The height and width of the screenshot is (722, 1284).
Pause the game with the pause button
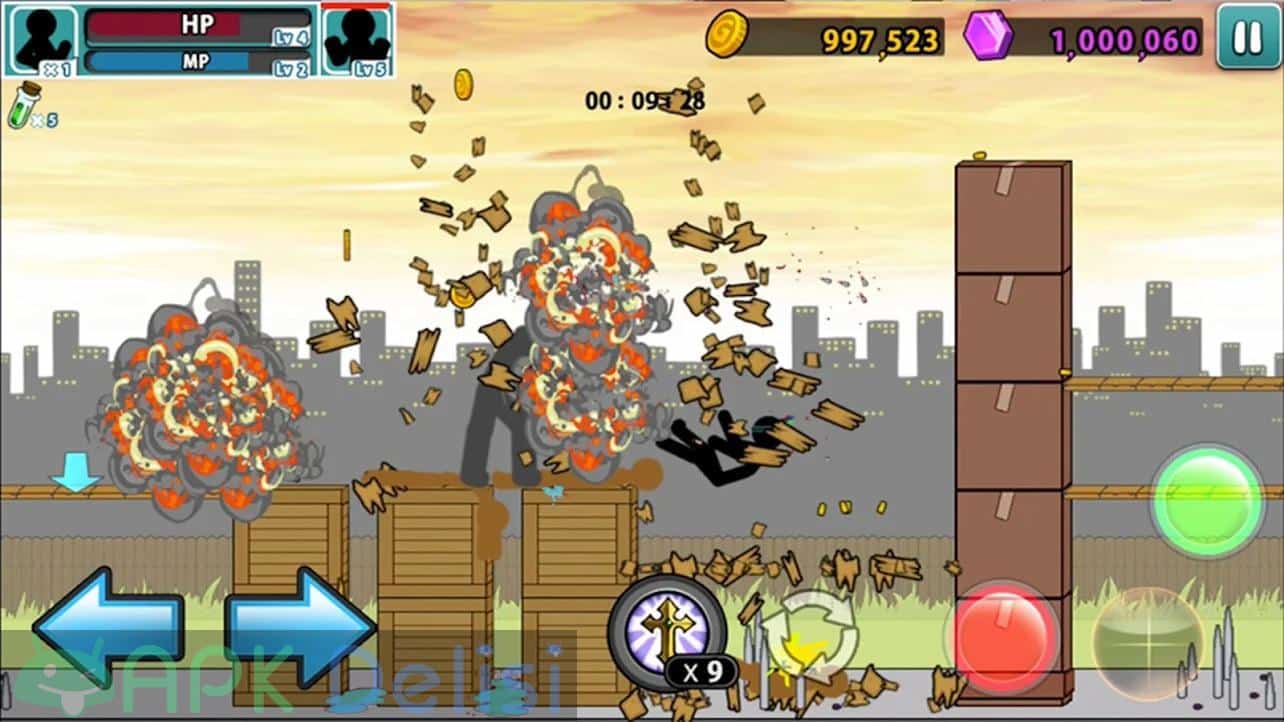click(1247, 39)
